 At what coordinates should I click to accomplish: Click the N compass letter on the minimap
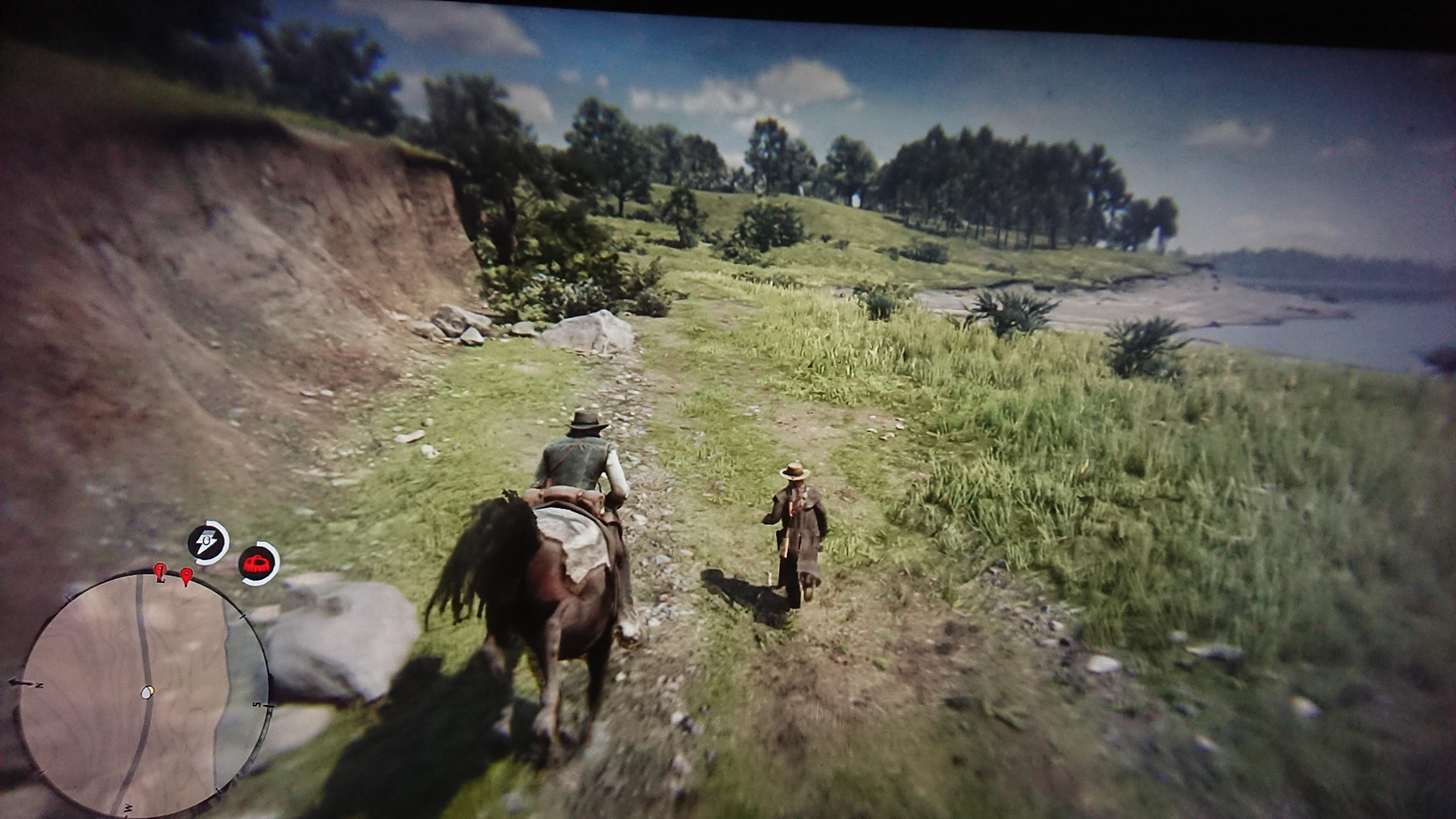click(38, 685)
